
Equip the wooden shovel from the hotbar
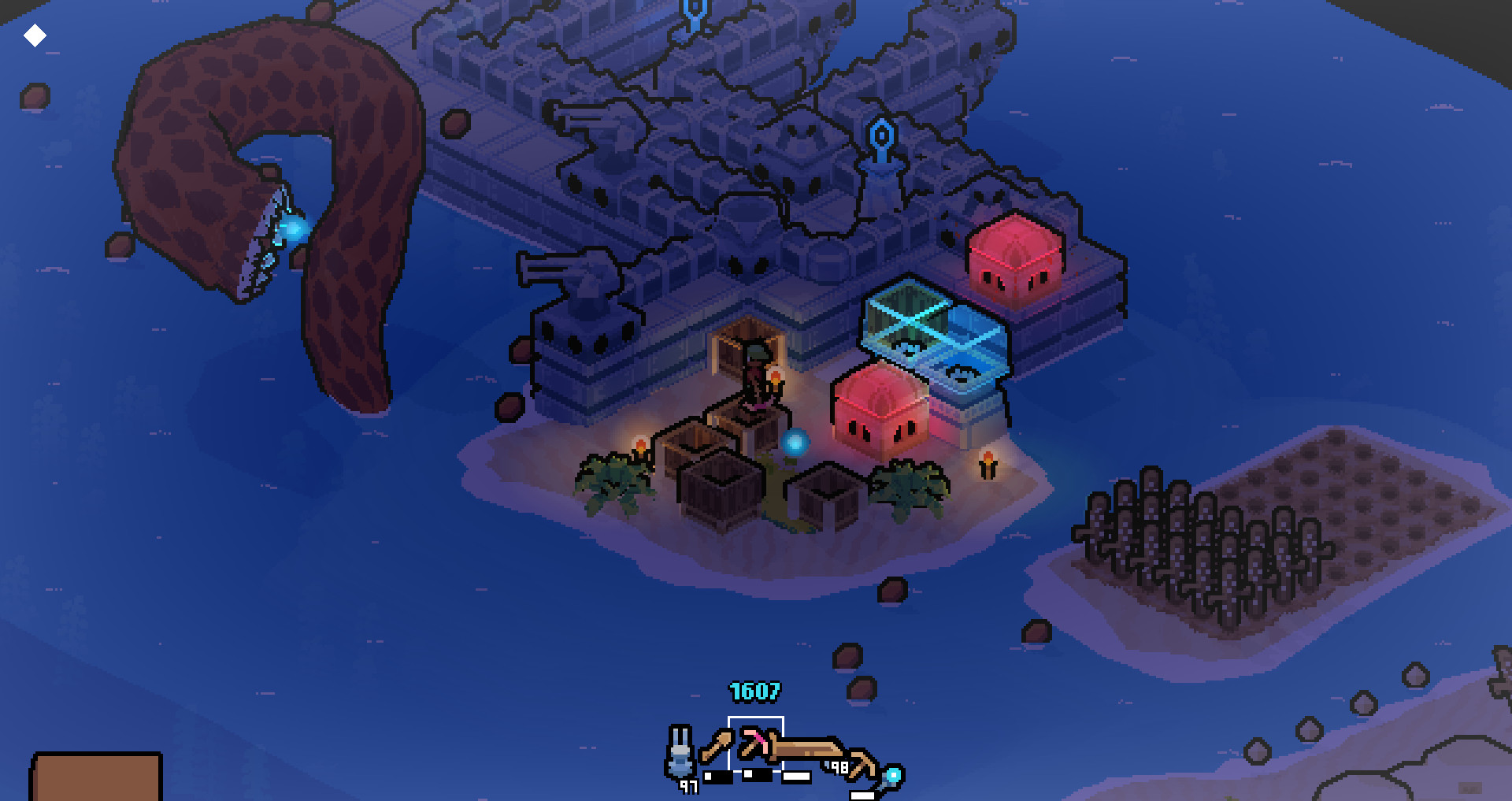(716, 745)
